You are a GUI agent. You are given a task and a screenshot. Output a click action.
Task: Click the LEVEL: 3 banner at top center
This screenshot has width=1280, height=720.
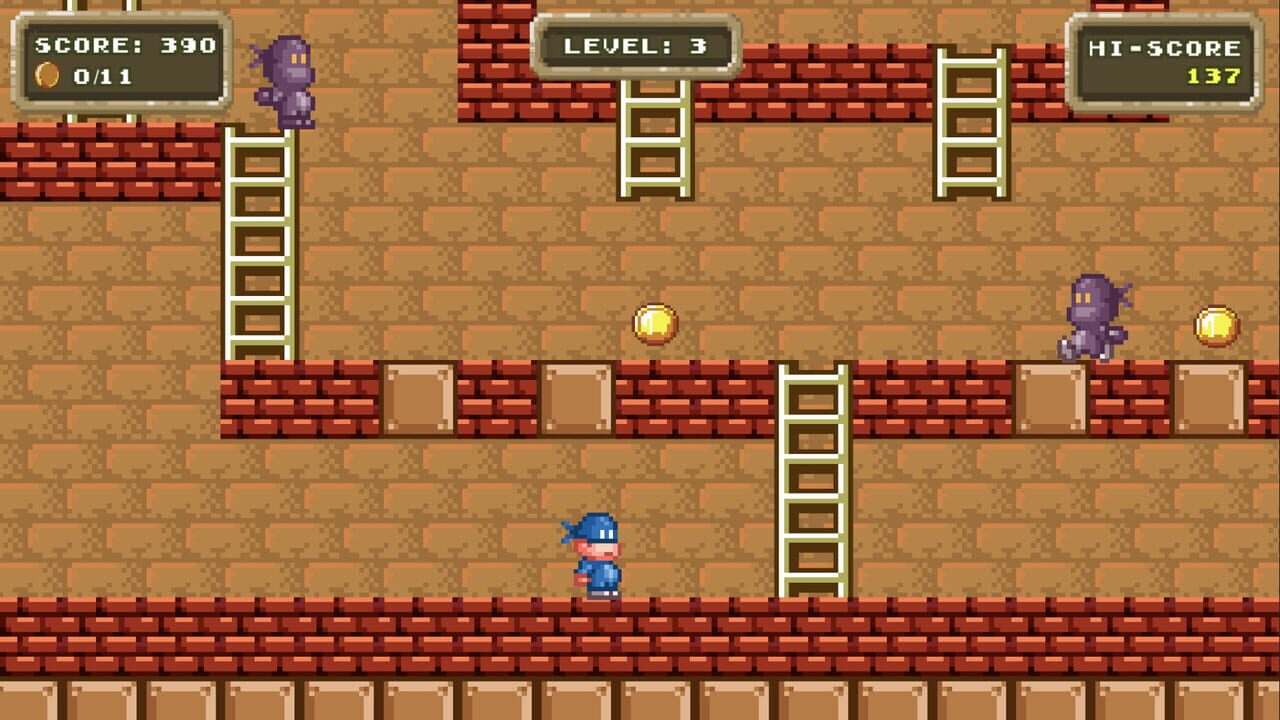637,44
